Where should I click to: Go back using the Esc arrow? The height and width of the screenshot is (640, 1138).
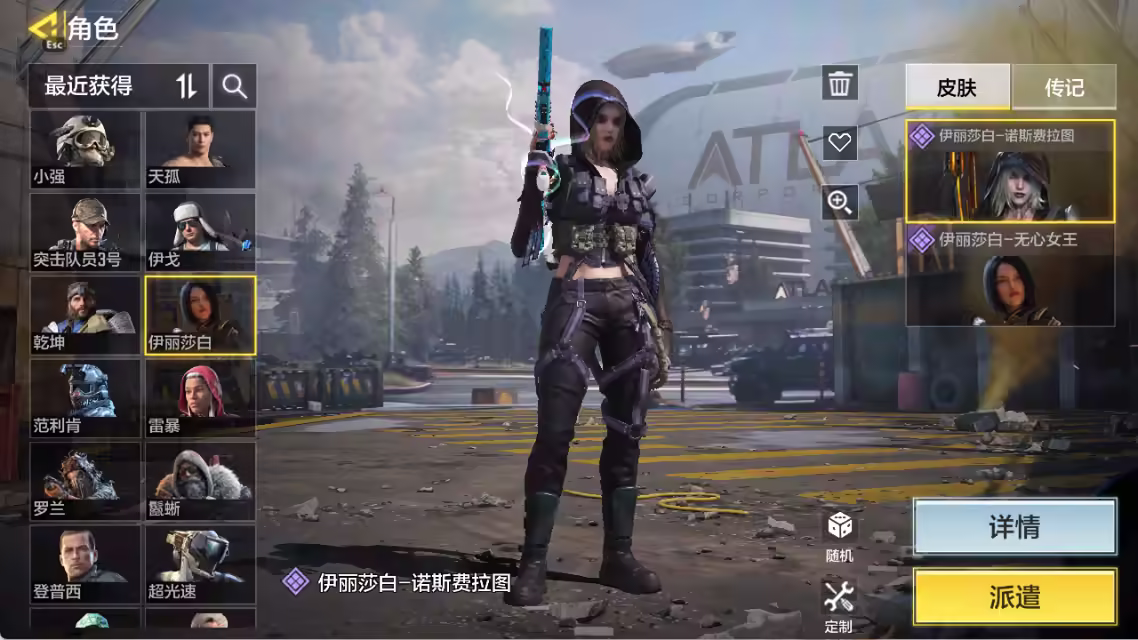click(x=44, y=28)
